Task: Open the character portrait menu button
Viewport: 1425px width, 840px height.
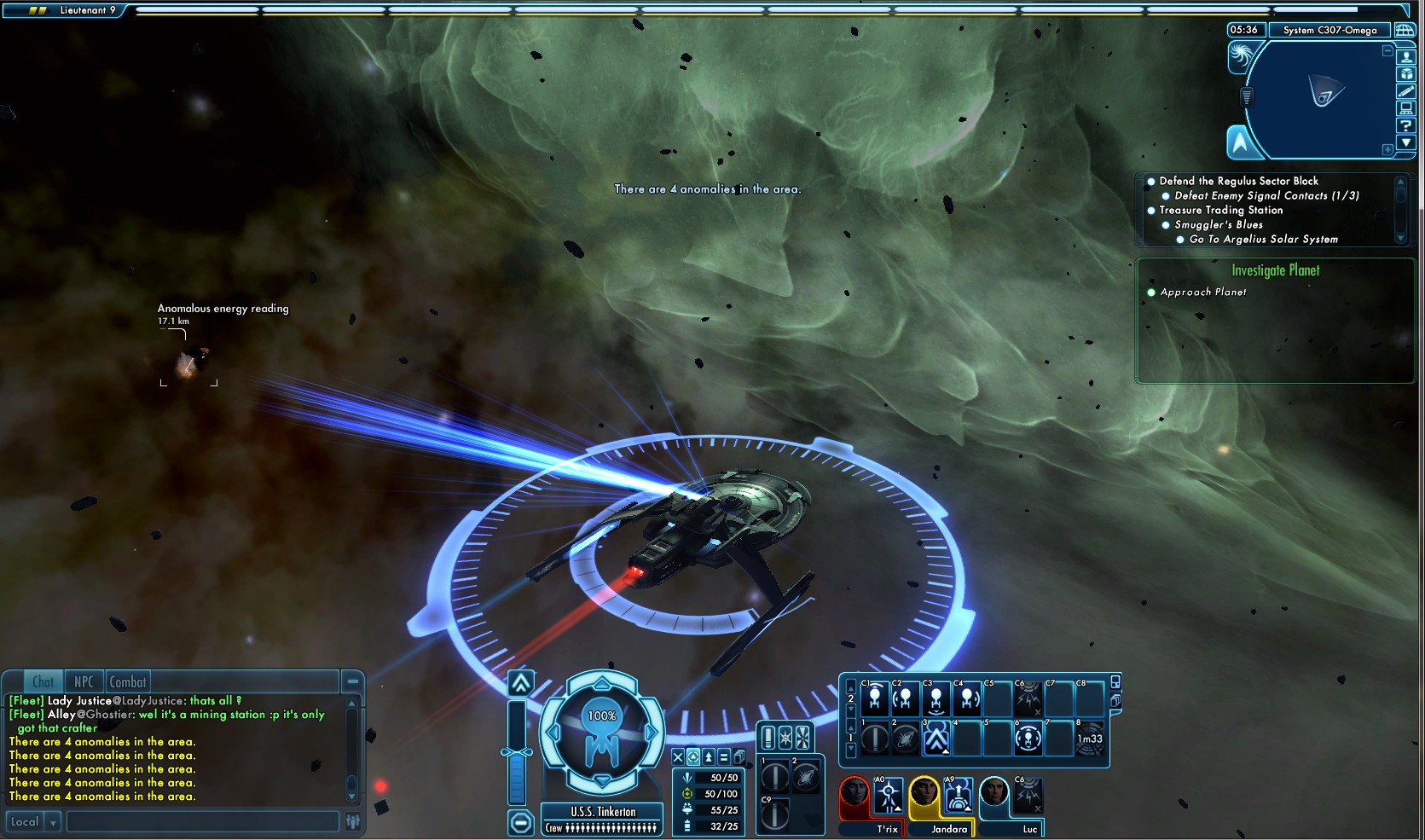Action: (1406, 57)
